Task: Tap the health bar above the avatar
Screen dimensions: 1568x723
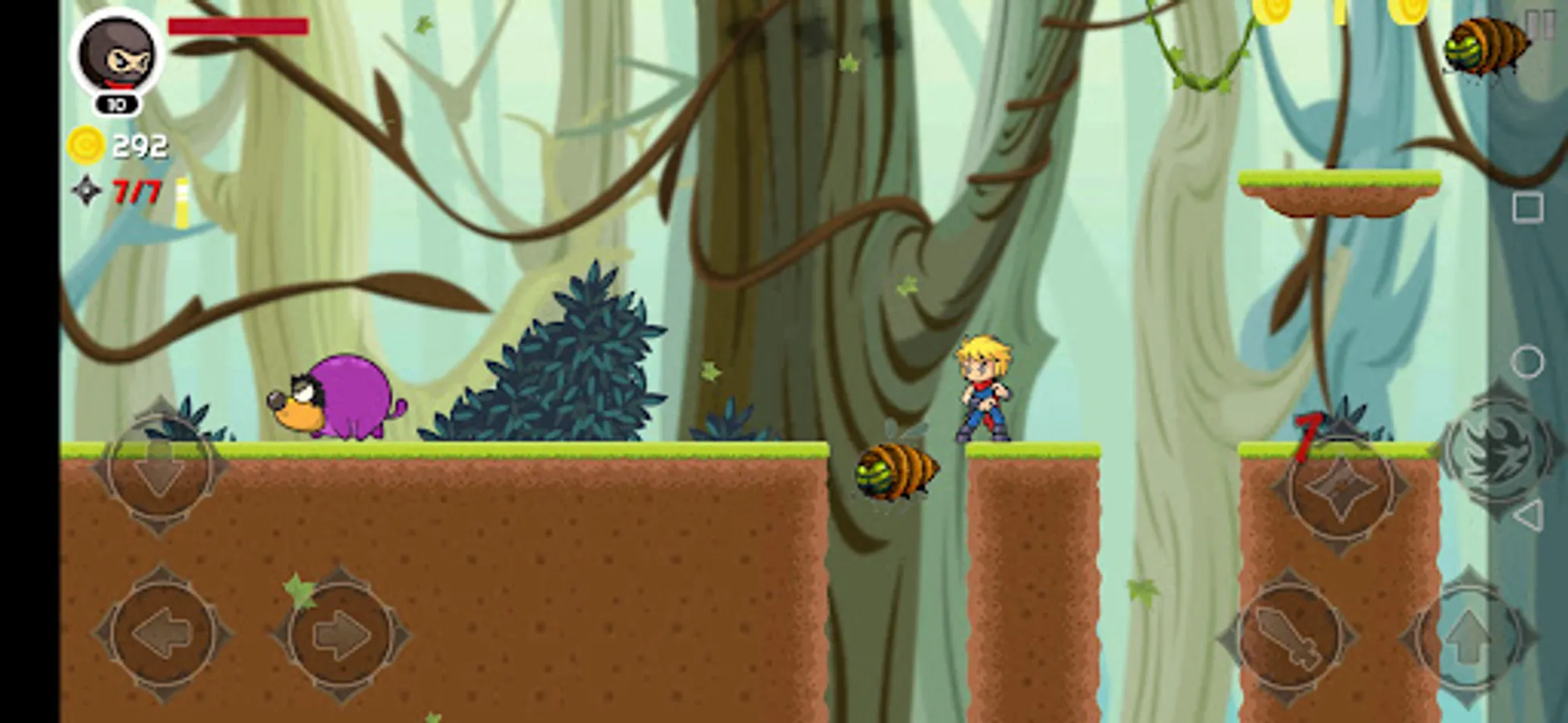Action: [x=237, y=27]
